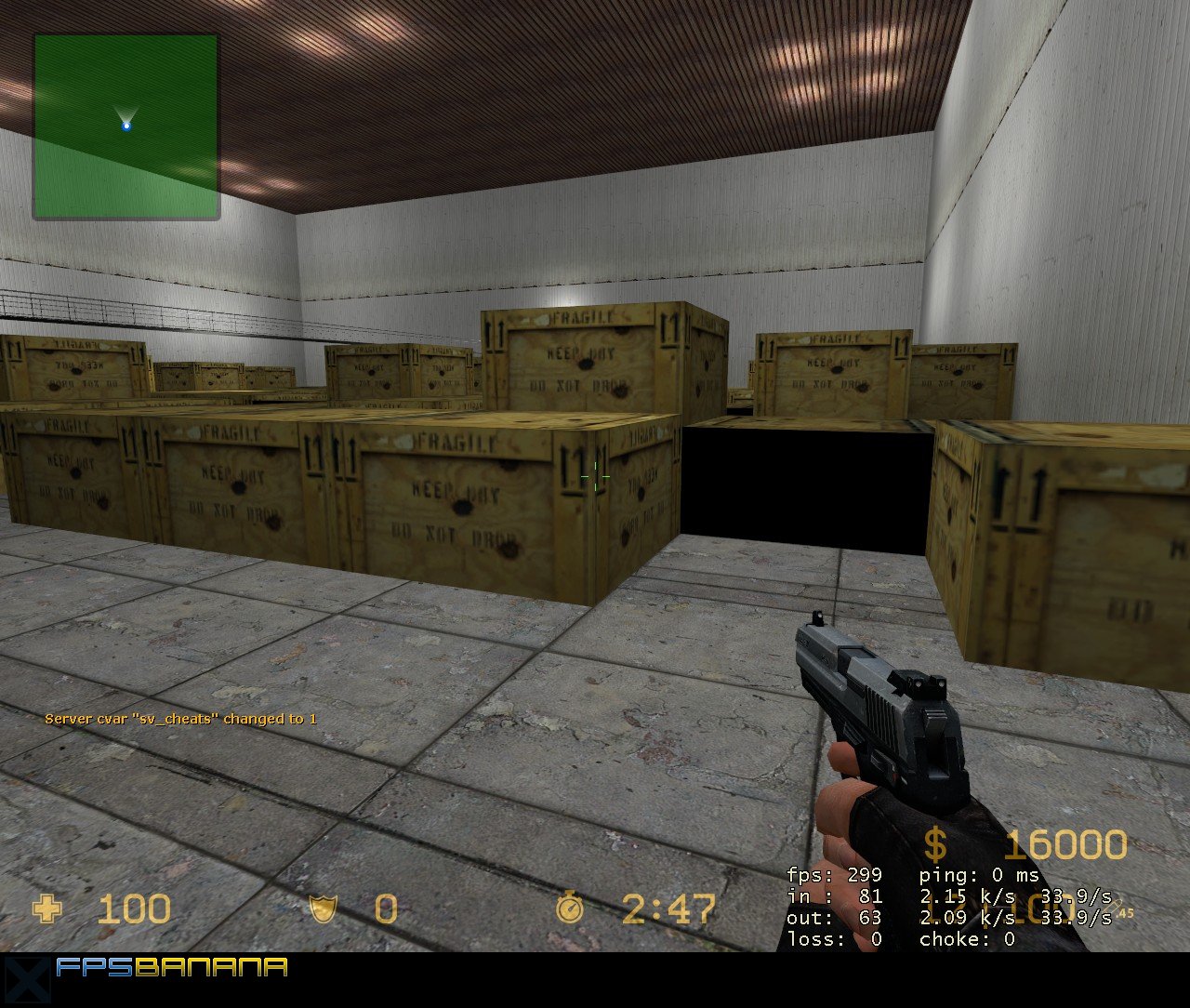Click the green crosshair in screen center
1190x1008 pixels.
(593, 476)
